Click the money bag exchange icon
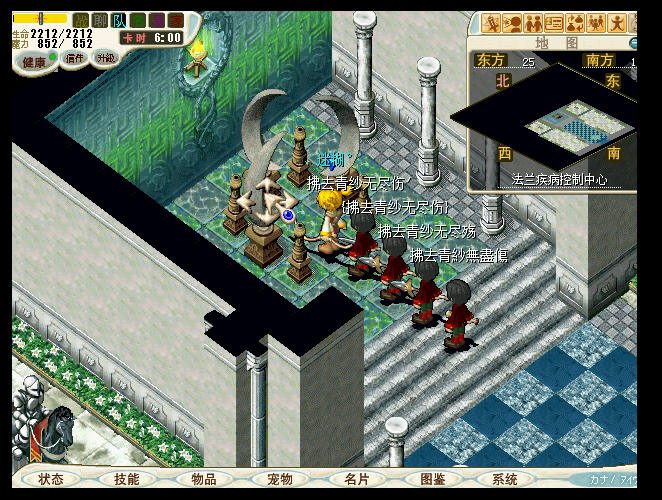Image resolution: width=662 pixels, height=500 pixels. click(x=575, y=23)
